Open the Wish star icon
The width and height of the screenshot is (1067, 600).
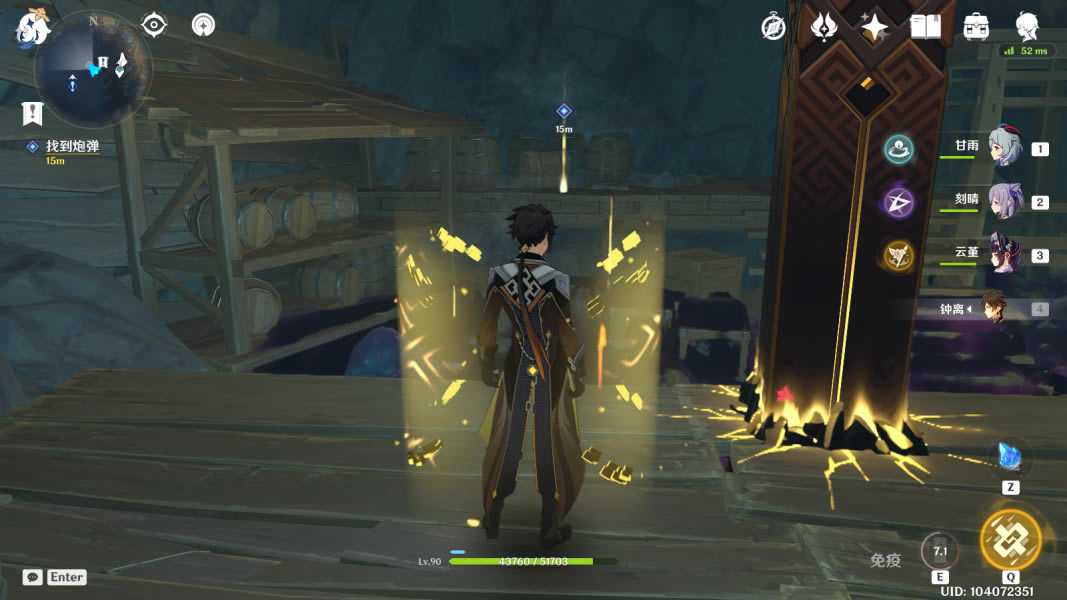(875, 28)
